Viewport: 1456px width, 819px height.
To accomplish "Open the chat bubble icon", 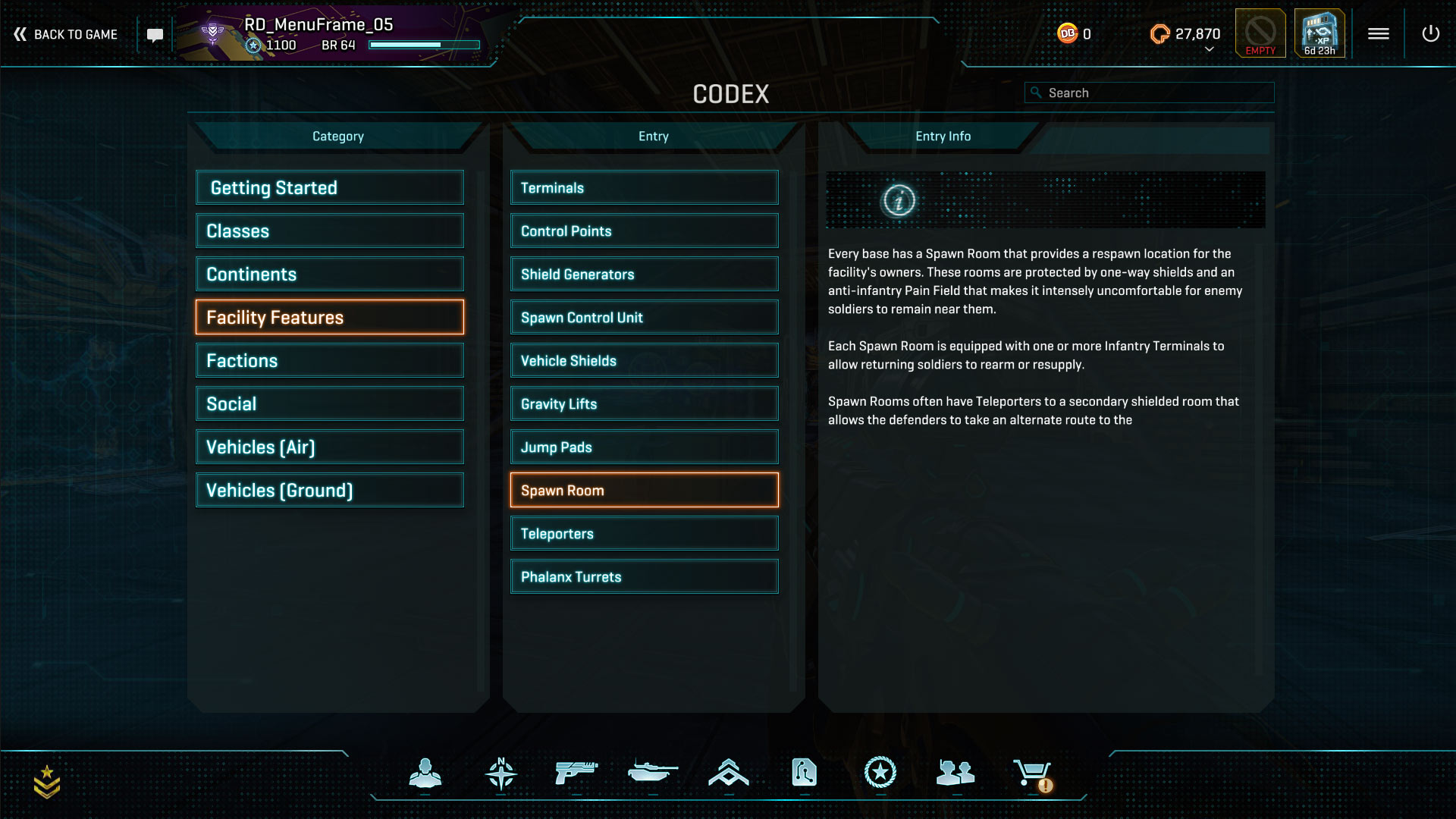I will (x=155, y=35).
